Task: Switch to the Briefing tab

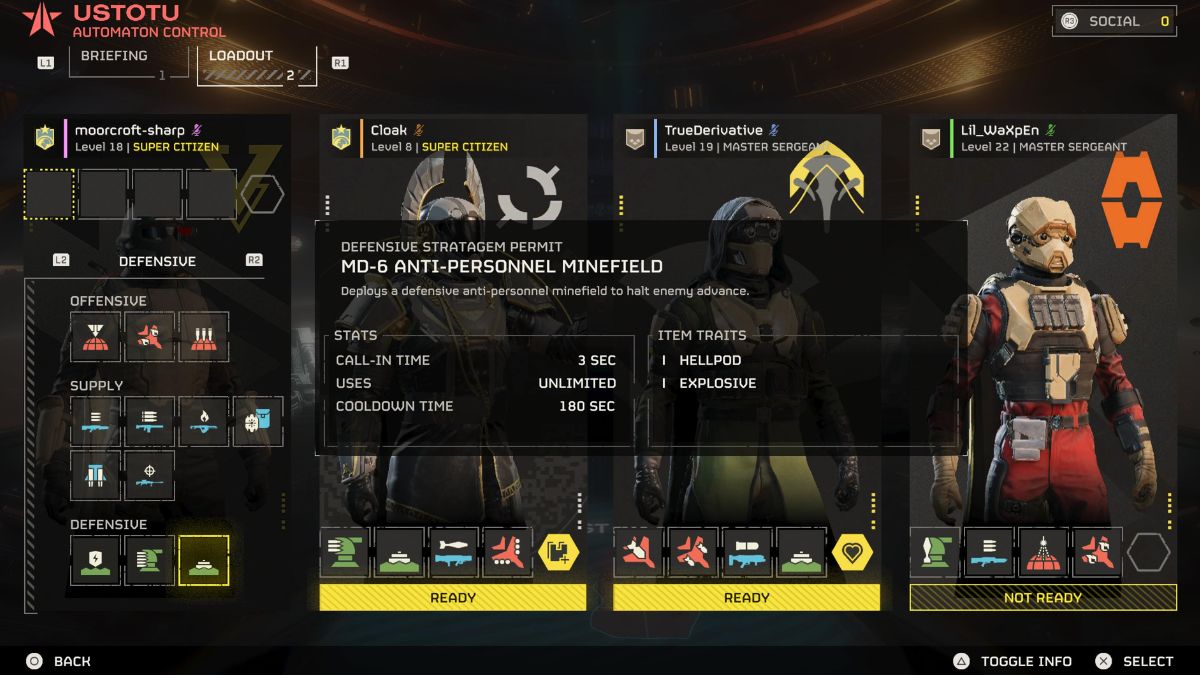Action: [x=113, y=57]
